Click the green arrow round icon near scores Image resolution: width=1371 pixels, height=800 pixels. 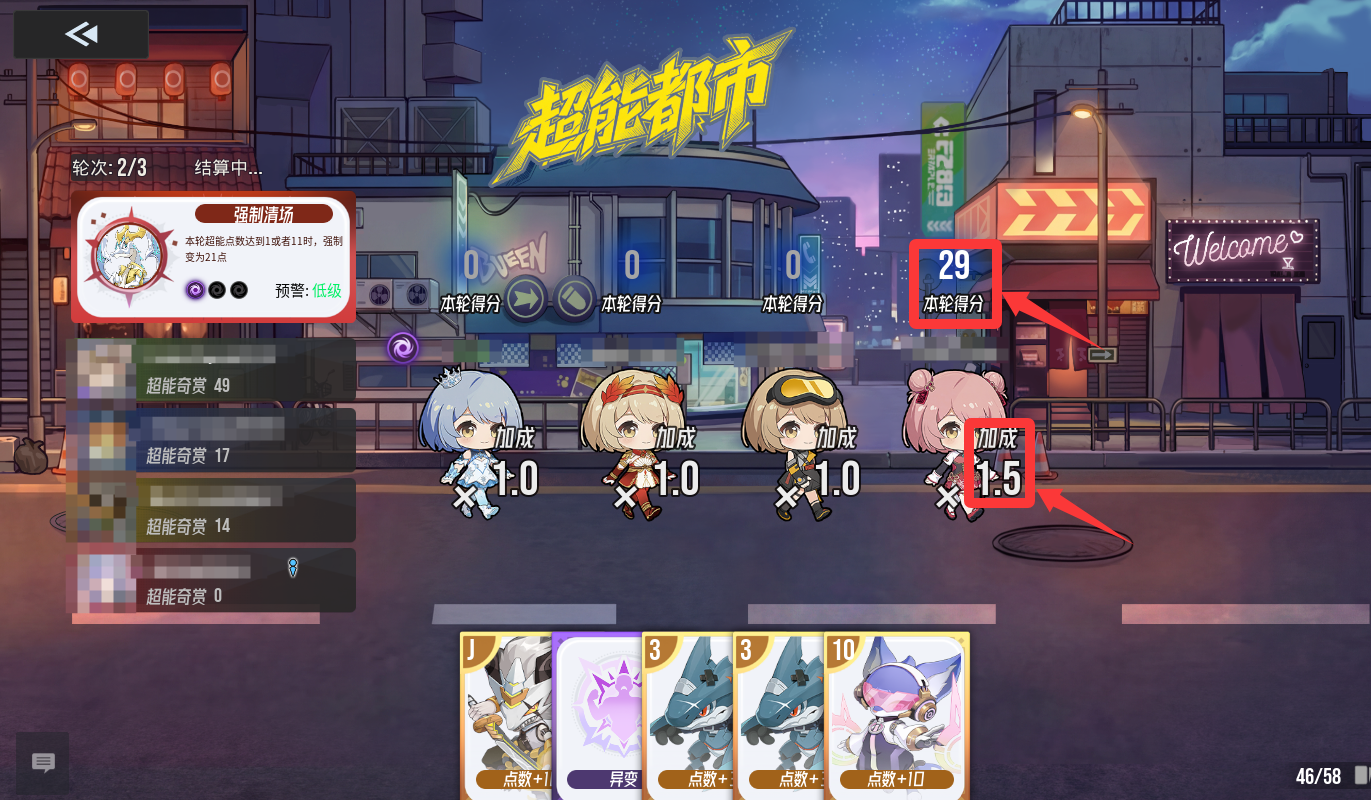coord(525,297)
